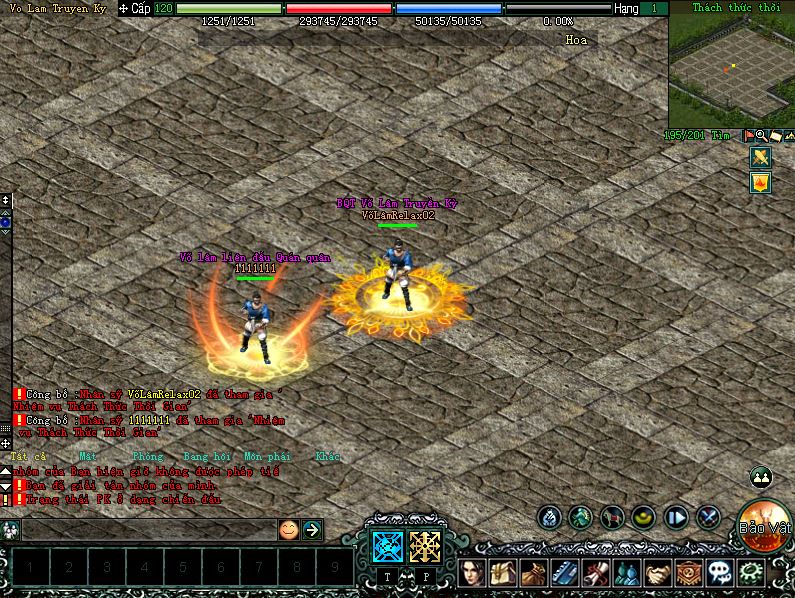Image resolution: width=795 pixels, height=598 pixels.
Task: Open the smiley emoticon picker
Action: point(288,529)
